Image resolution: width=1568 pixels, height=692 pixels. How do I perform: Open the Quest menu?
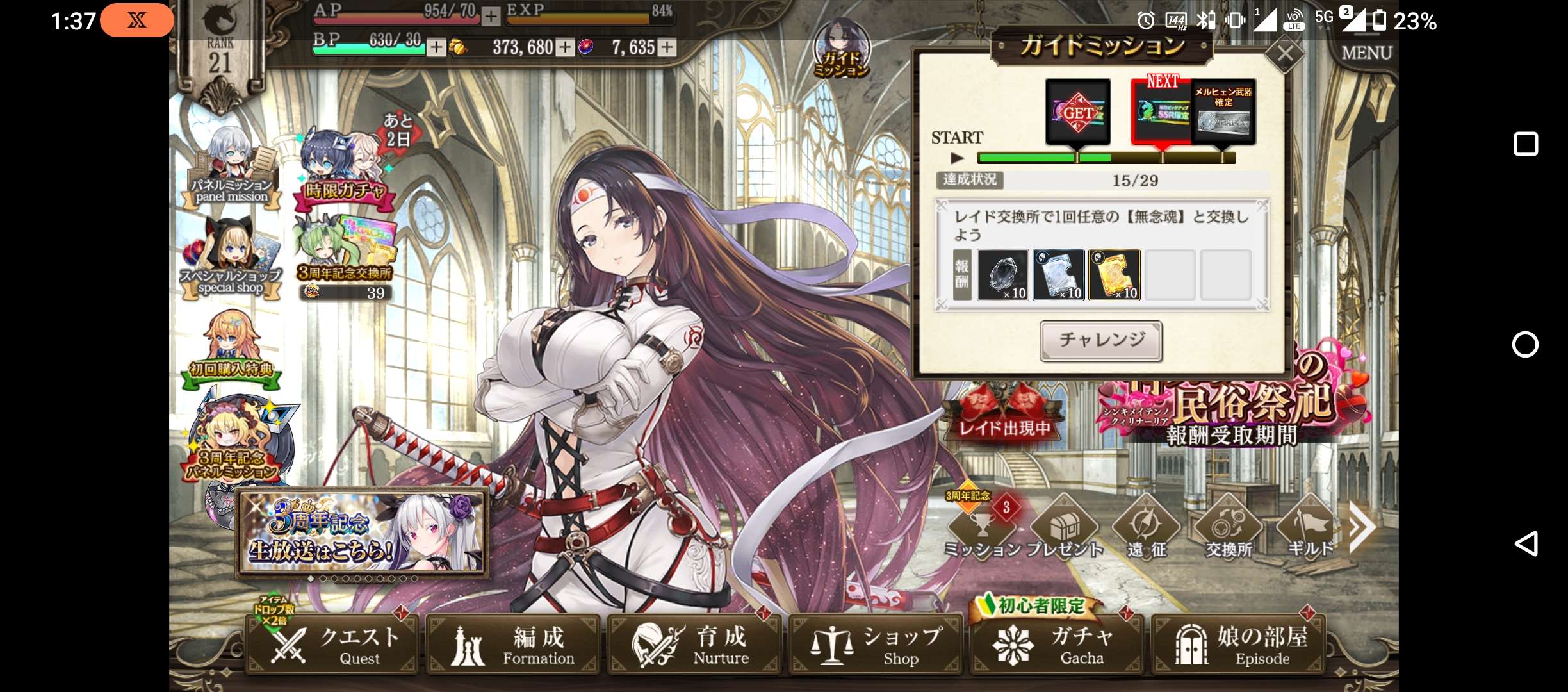333,645
